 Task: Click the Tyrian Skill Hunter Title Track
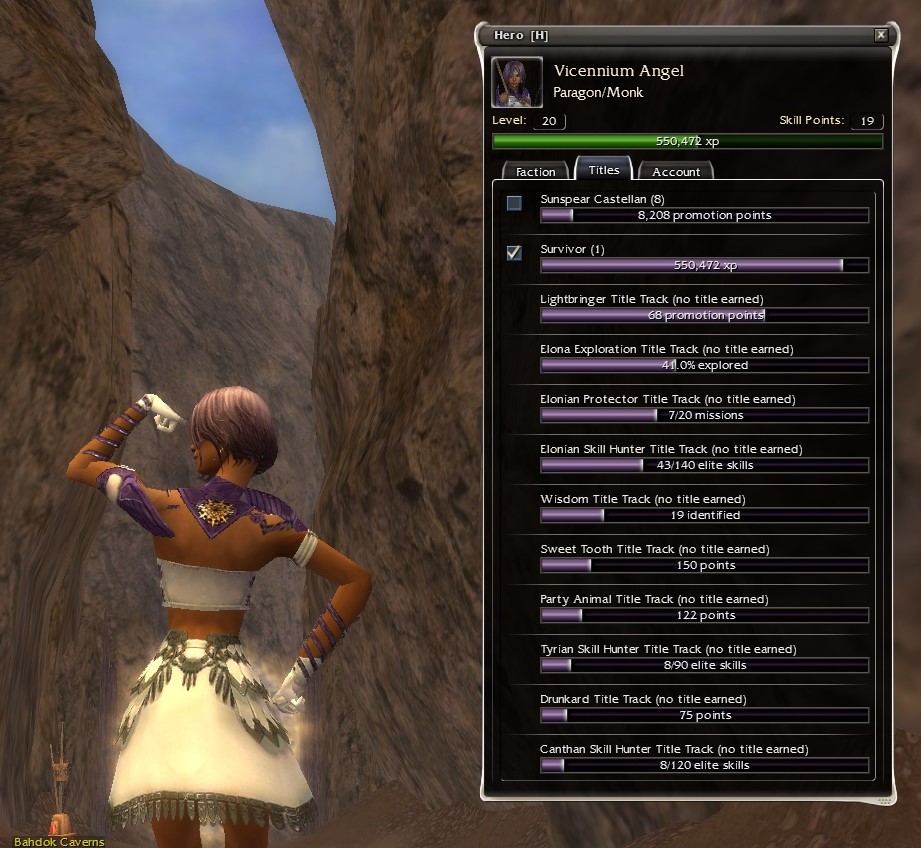[704, 658]
